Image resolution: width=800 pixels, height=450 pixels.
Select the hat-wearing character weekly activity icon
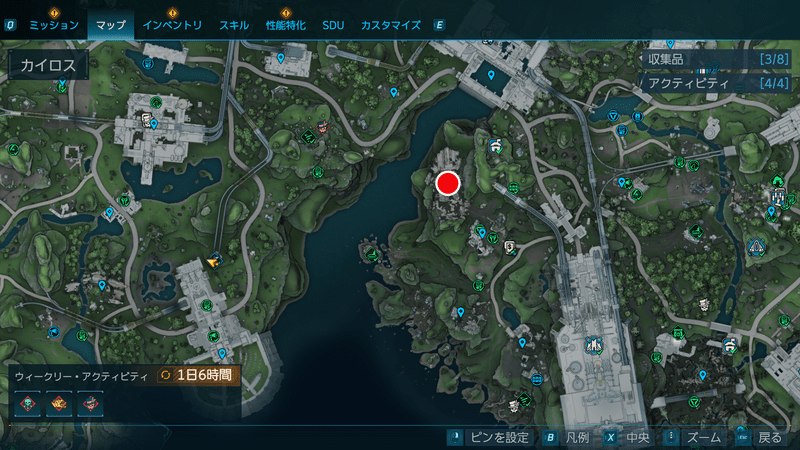pyautogui.click(x=91, y=403)
